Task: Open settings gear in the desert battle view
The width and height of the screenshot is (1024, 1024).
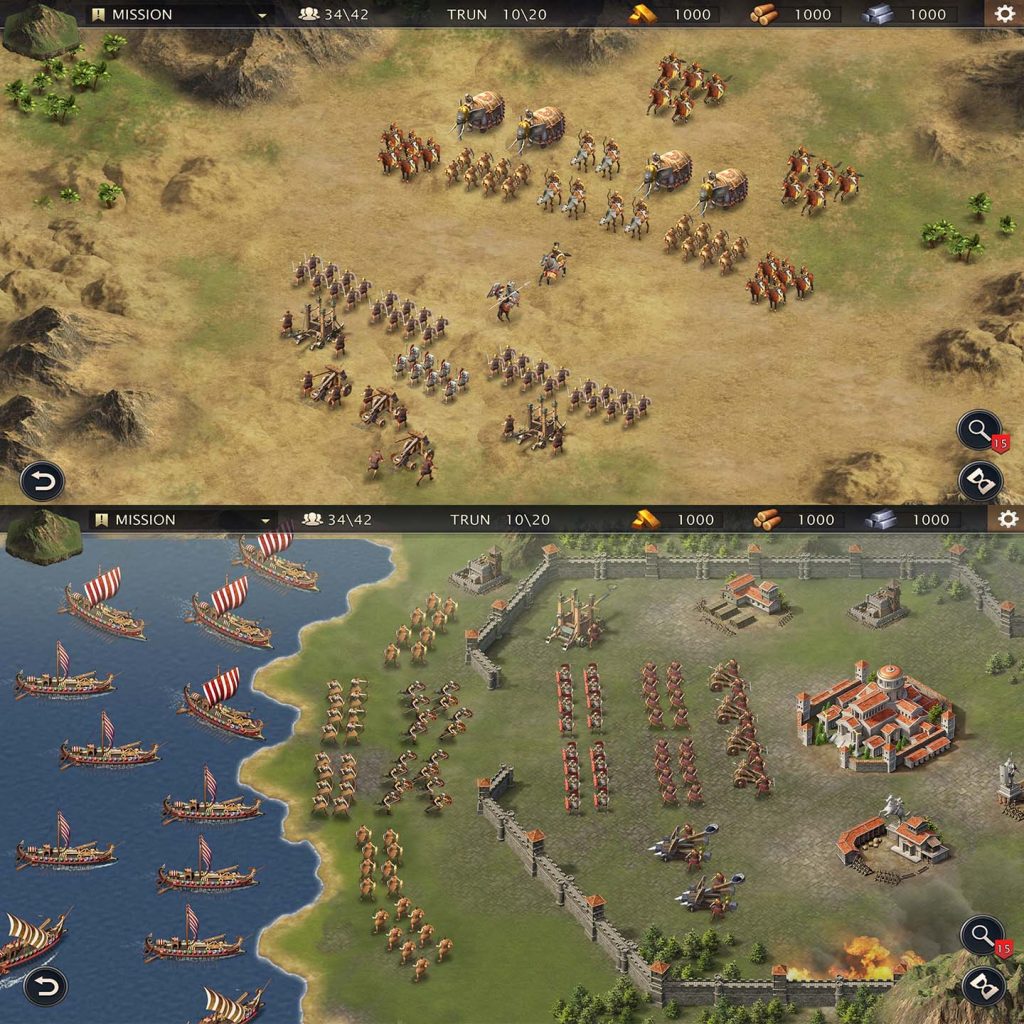Action: click(1004, 14)
